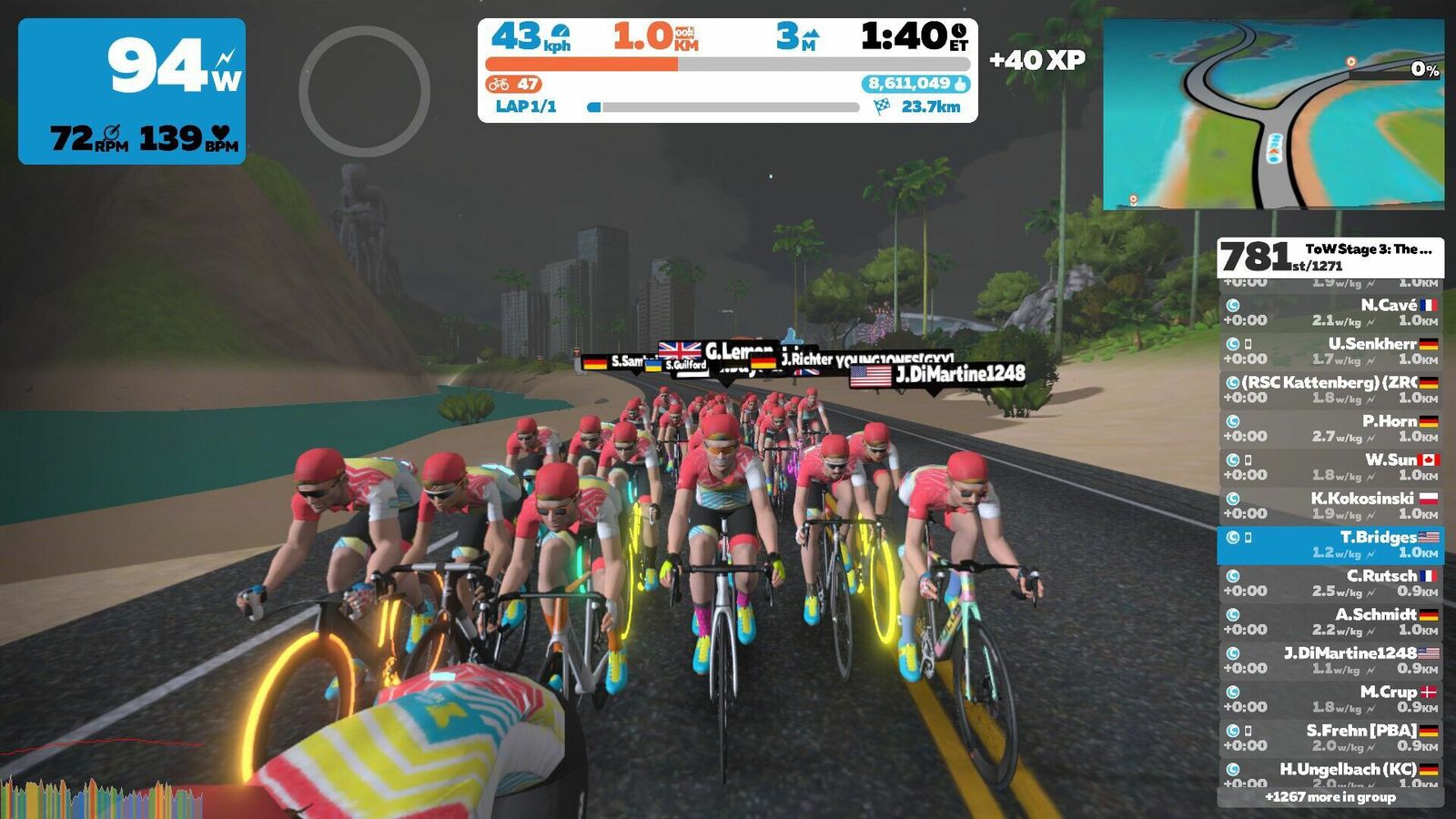Click the ToW Stage 3 event header
This screenshot has width=1456, height=819.
click(1330, 258)
